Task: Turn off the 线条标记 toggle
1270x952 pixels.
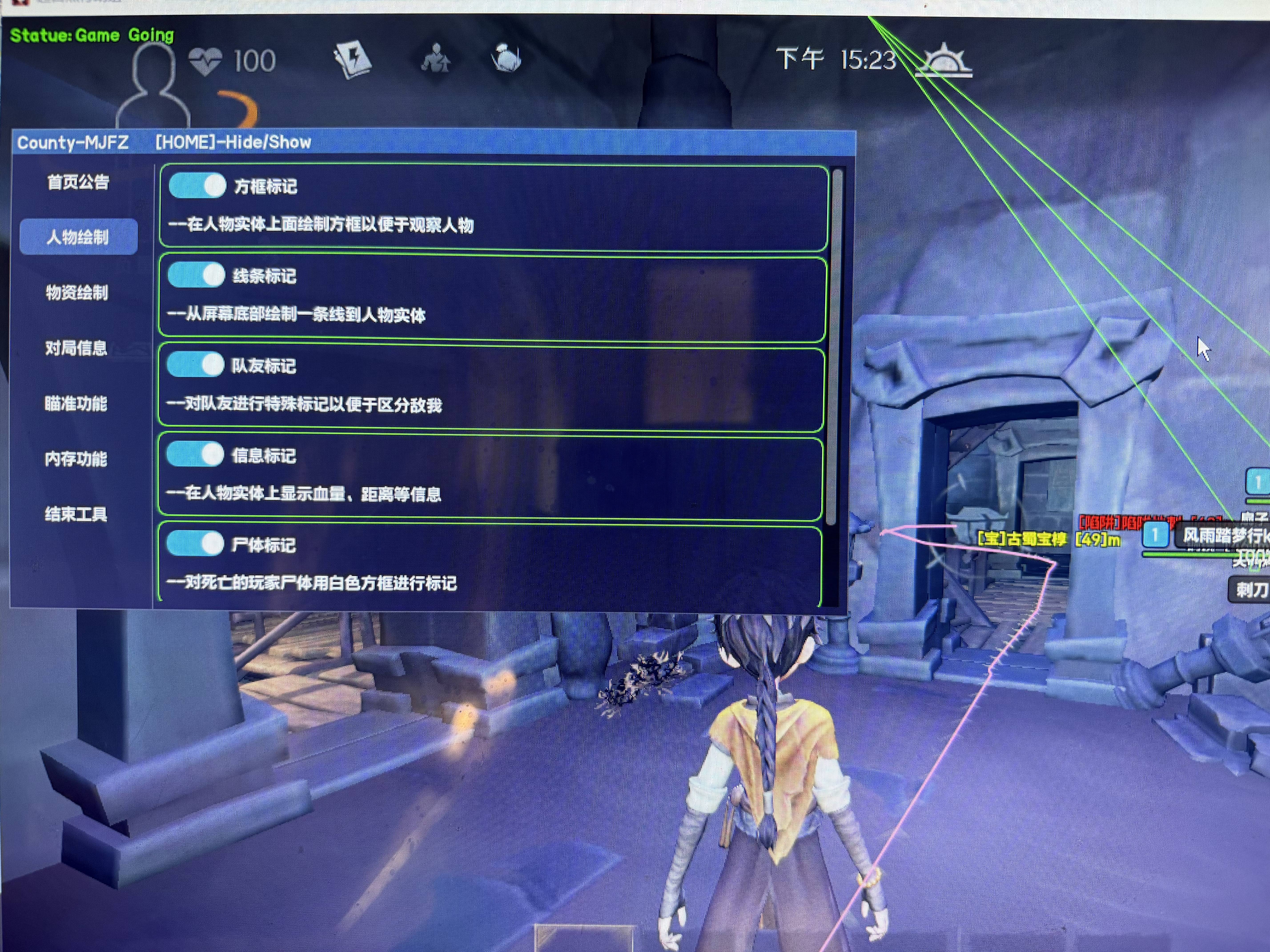Action: click(x=196, y=275)
